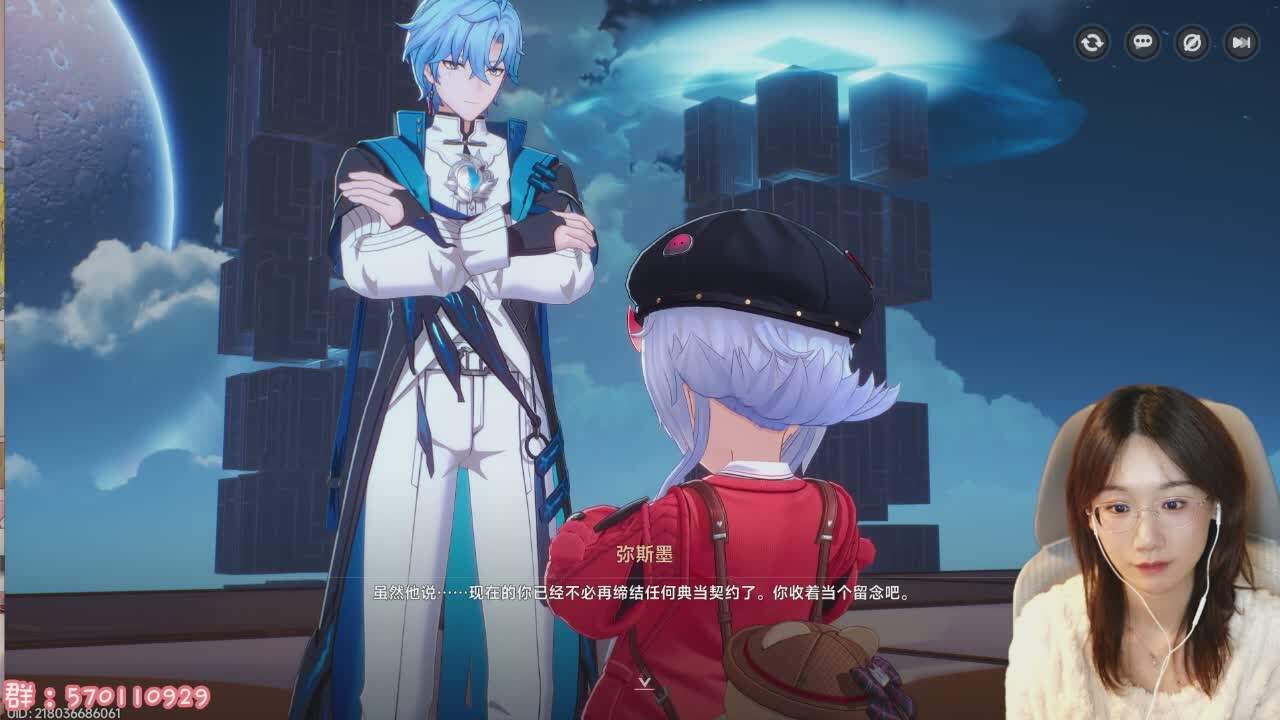Open the dialogue log speech bubble icon
The height and width of the screenshot is (720, 1280).
point(1142,43)
